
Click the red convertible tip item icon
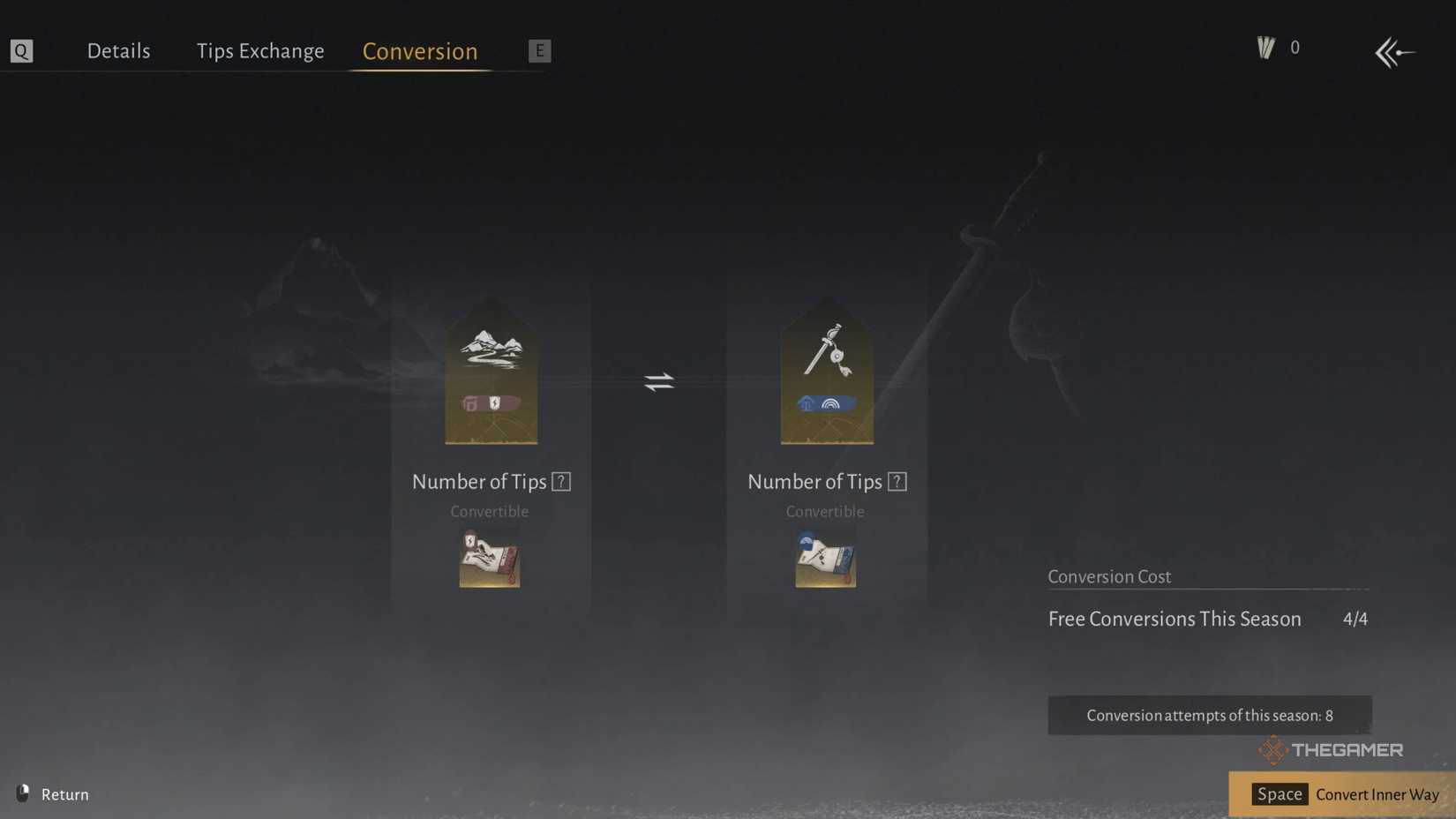pos(490,558)
